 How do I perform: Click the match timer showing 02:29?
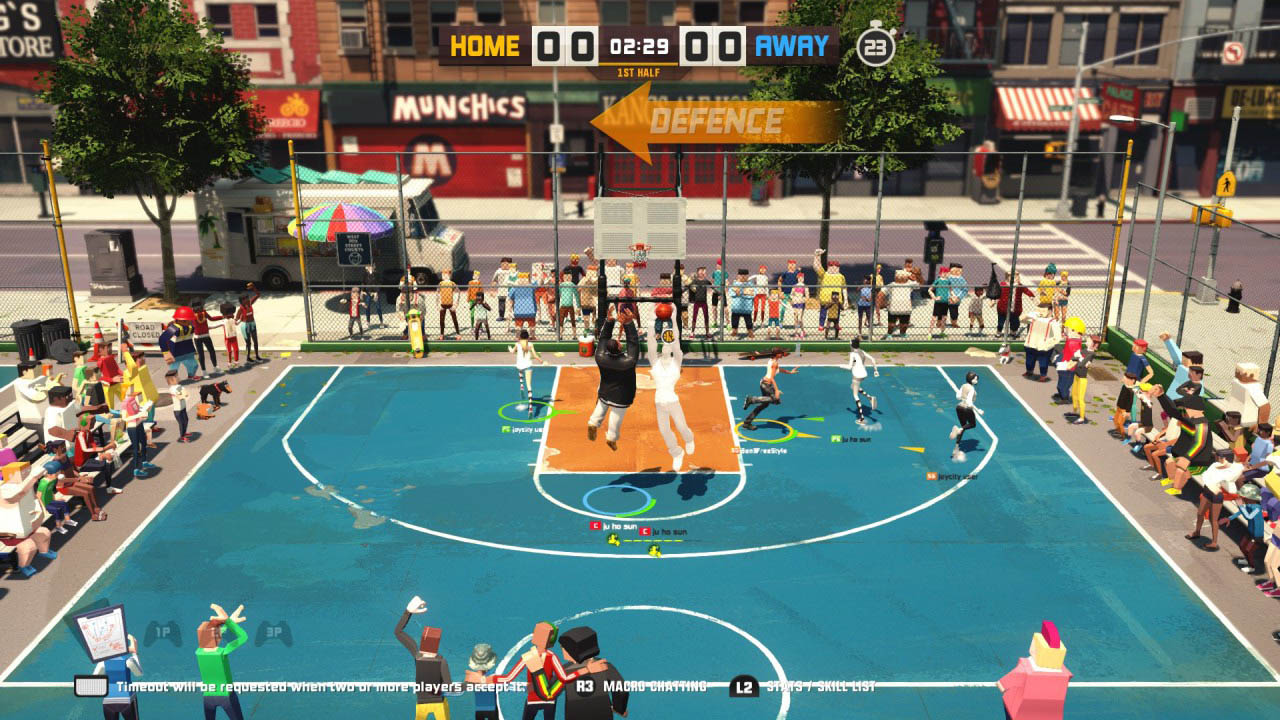coord(640,43)
